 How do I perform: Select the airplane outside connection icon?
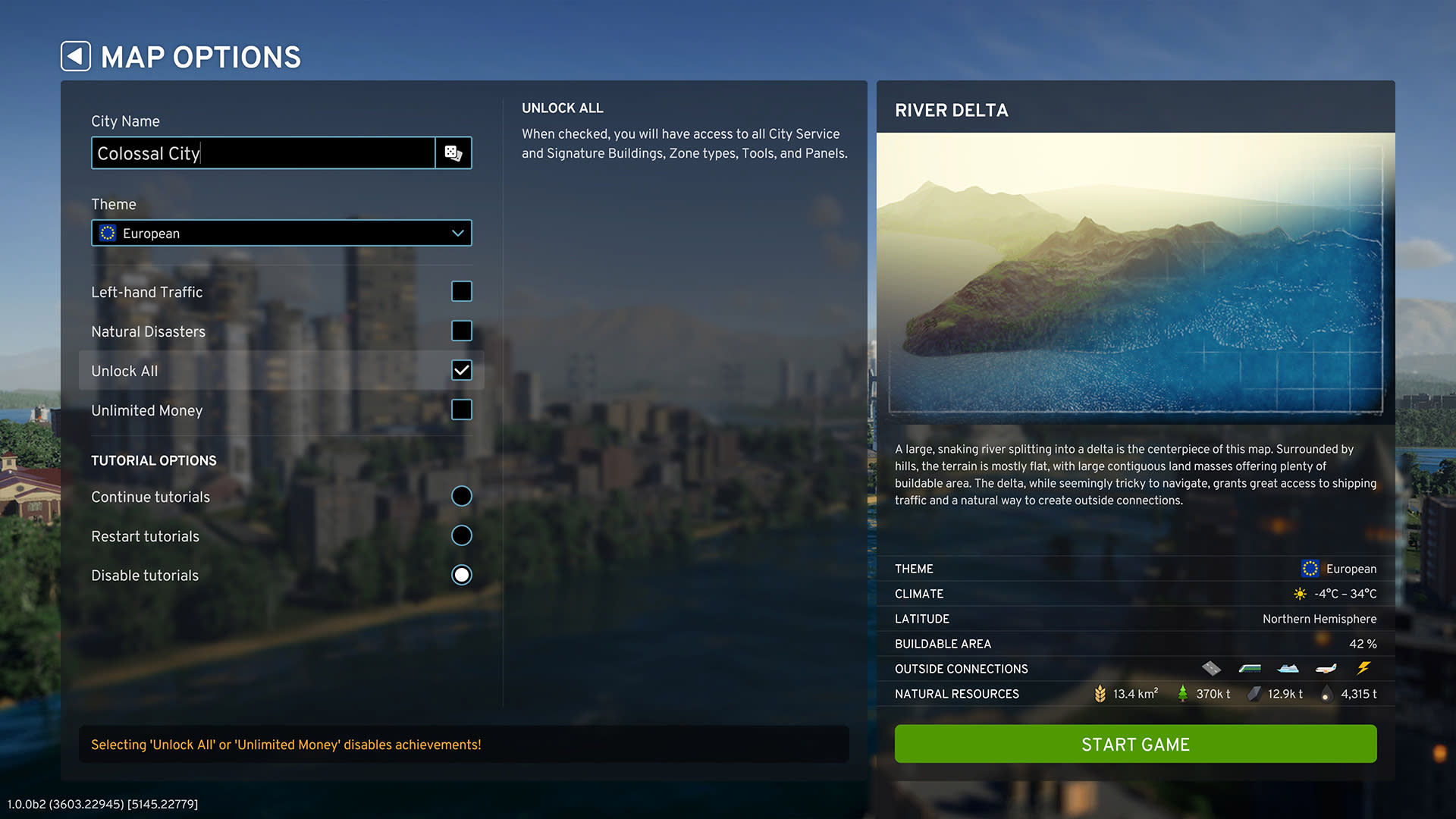point(1326,668)
